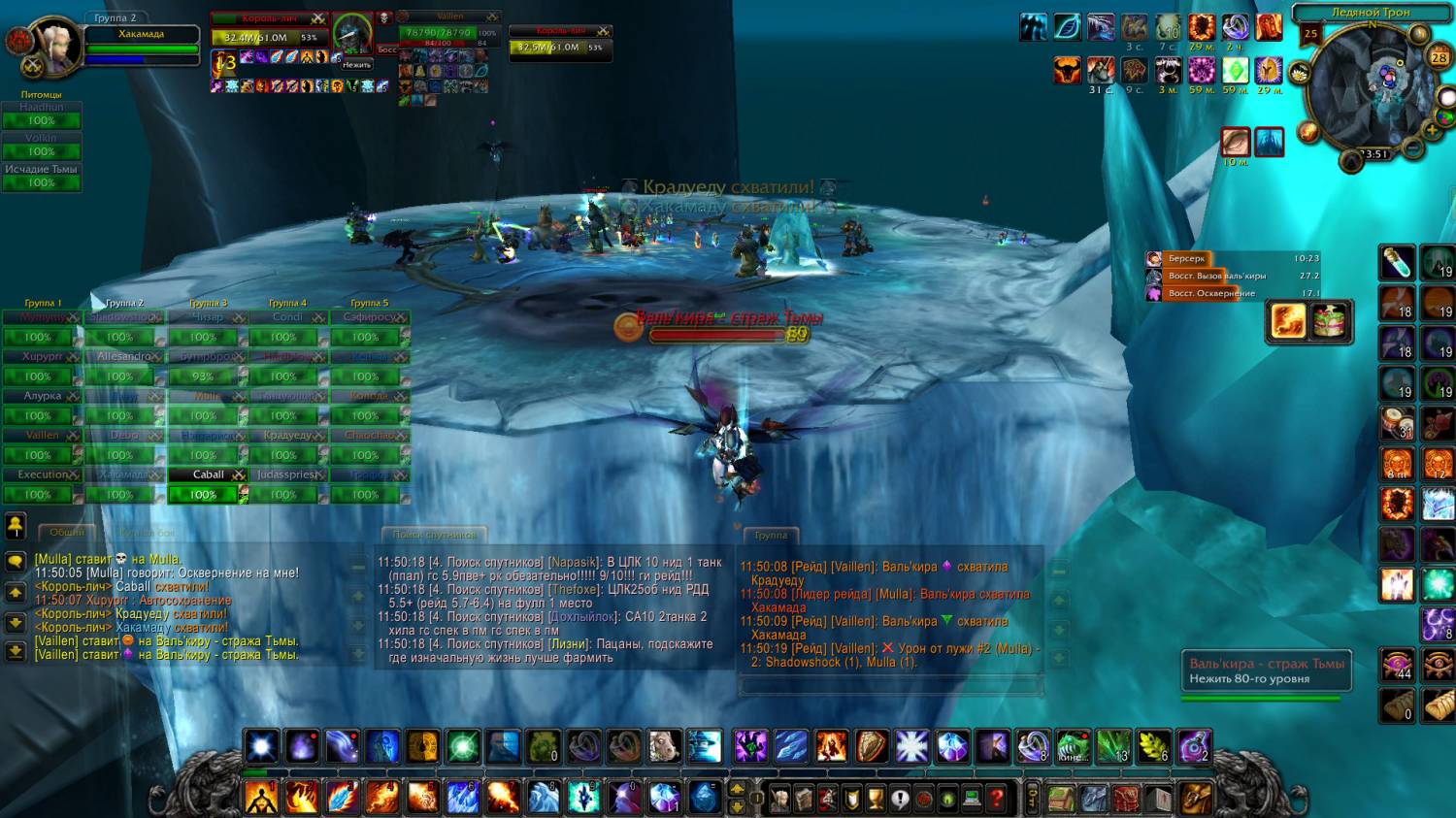Open the golden trophy achievements button
This screenshot has width=1456, height=818.
click(876, 799)
